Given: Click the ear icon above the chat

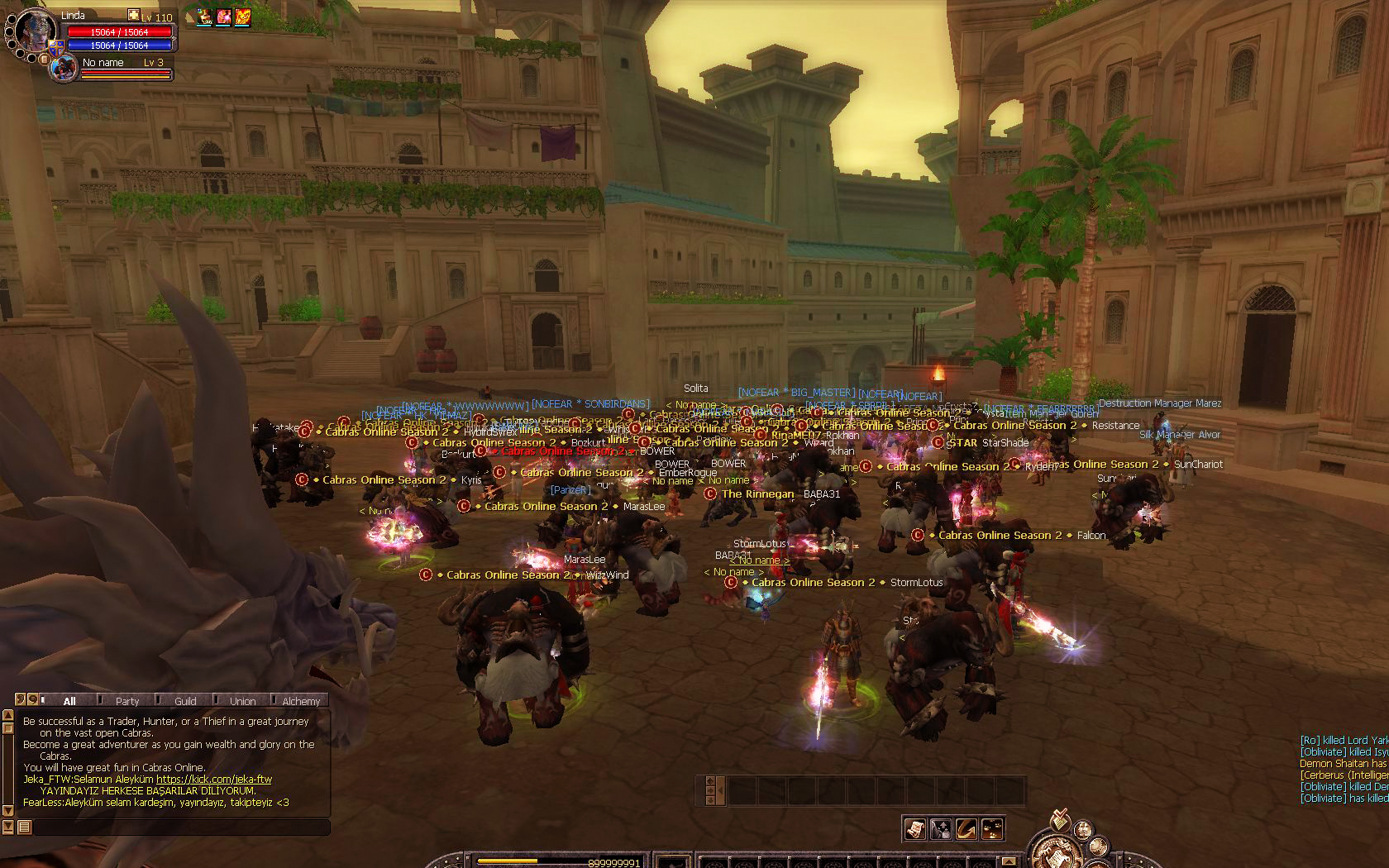Looking at the screenshot, I should tap(21, 700).
